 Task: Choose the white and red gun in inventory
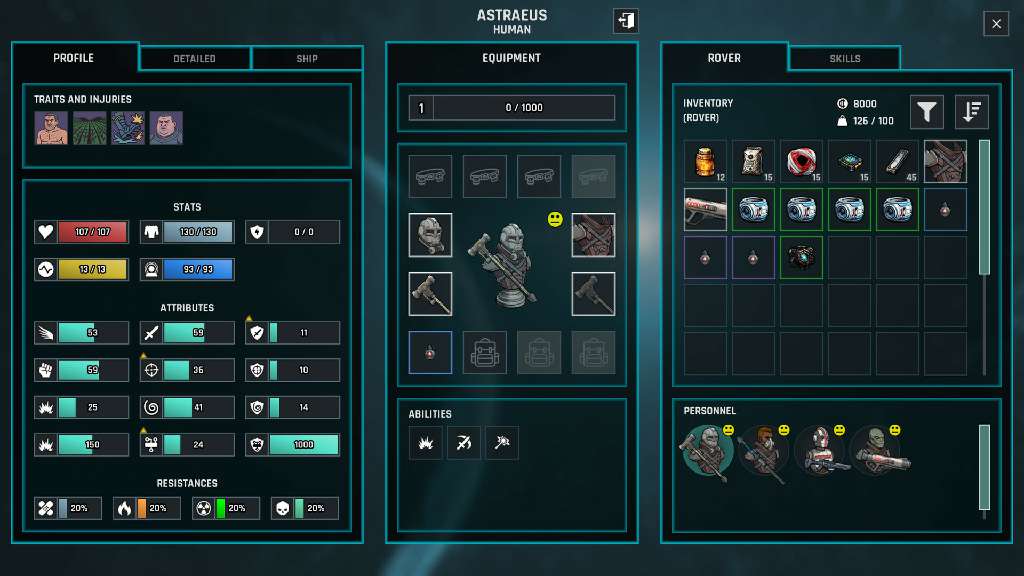(x=705, y=209)
